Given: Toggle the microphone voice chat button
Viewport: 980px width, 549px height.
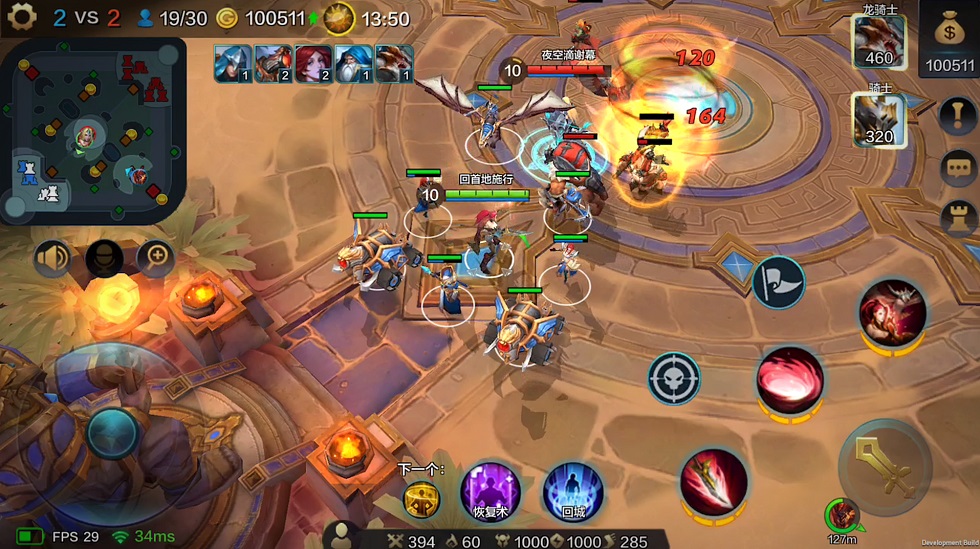Looking at the screenshot, I should (x=104, y=259).
